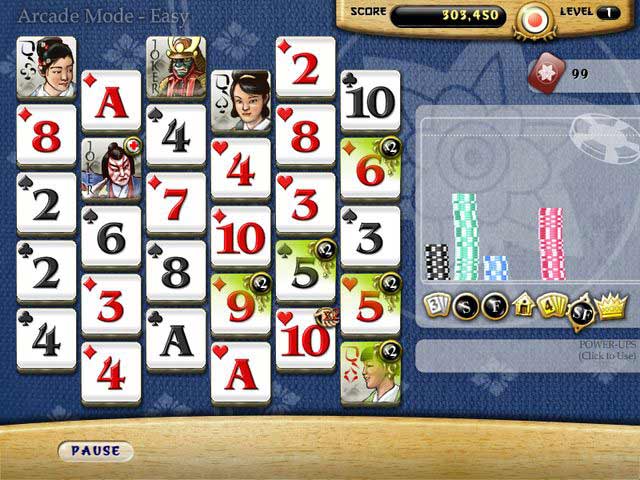Select the gold crown hand icon

610,304
